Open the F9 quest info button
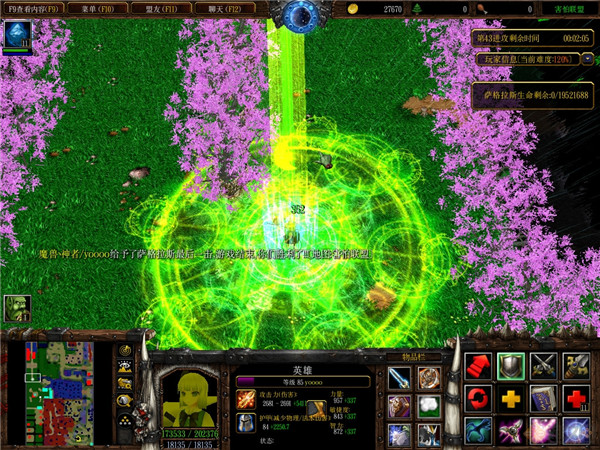Viewport: 600px width, 450px height. 32,8
